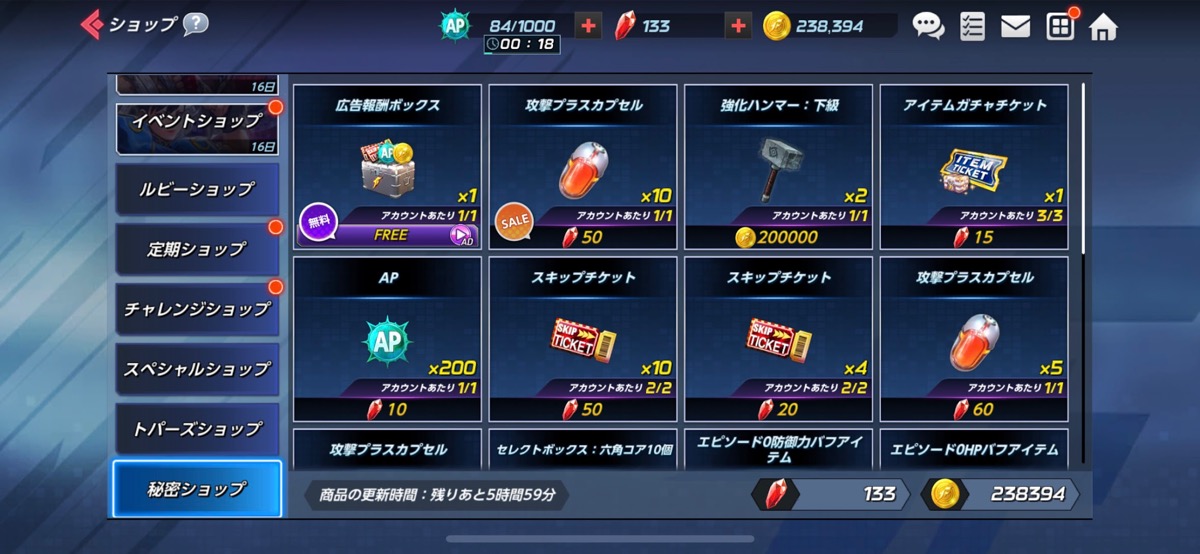1200x554 pixels.
Task: Open the shop help question bubble
Action: 195,24
